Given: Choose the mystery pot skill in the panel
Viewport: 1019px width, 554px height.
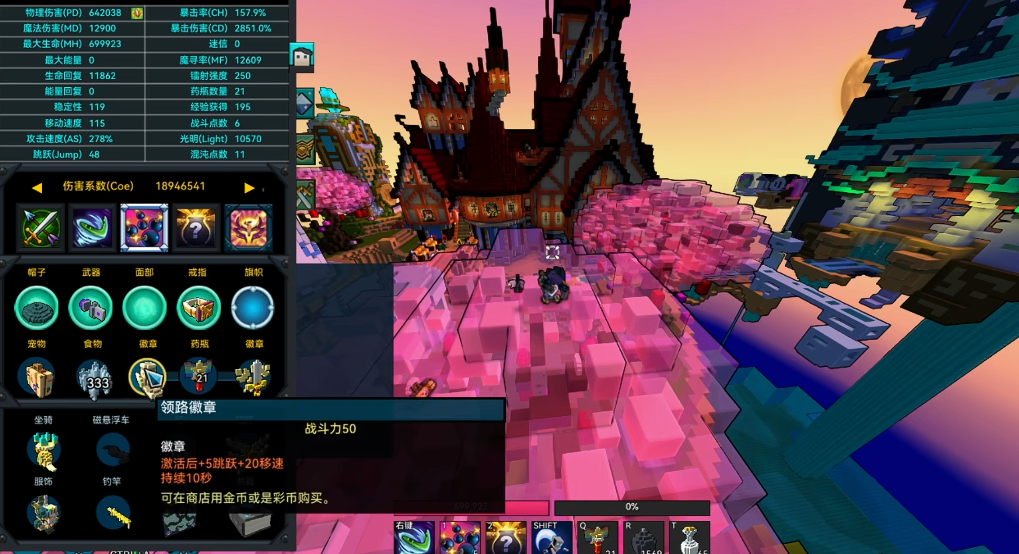Looking at the screenshot, I should [x=197, y=228].
